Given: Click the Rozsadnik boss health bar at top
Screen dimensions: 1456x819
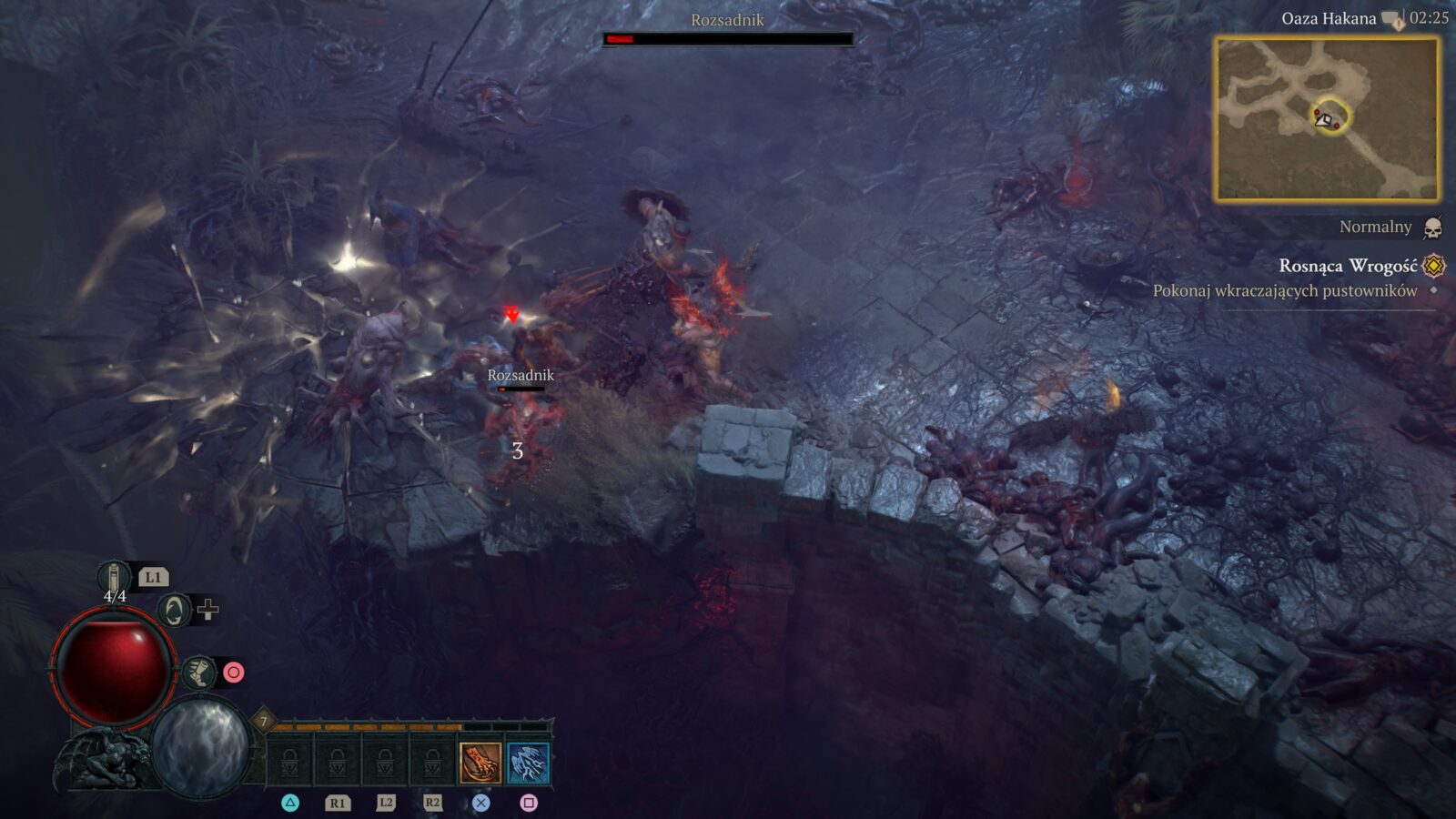Looking at the screenshot, I should (727, 40).
